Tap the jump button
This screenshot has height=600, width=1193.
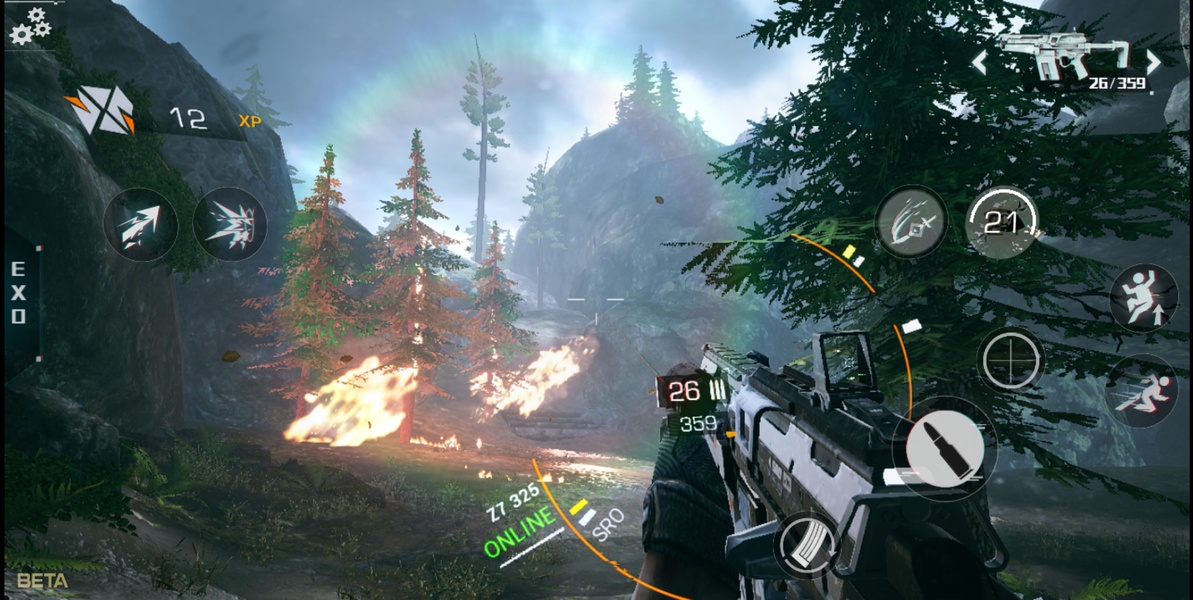[1143, 297]
